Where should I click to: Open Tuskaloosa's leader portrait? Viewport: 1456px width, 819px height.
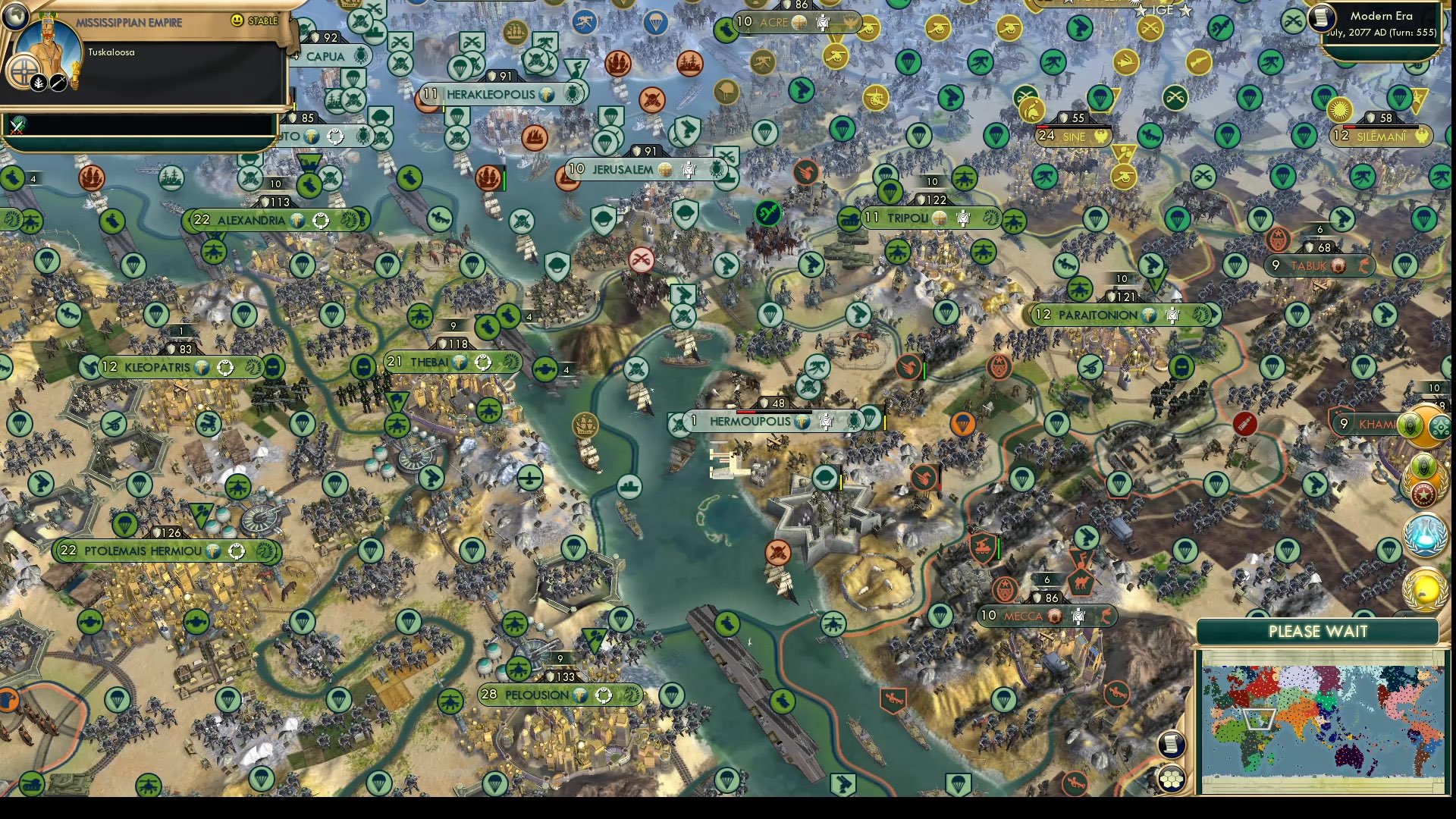47,42
